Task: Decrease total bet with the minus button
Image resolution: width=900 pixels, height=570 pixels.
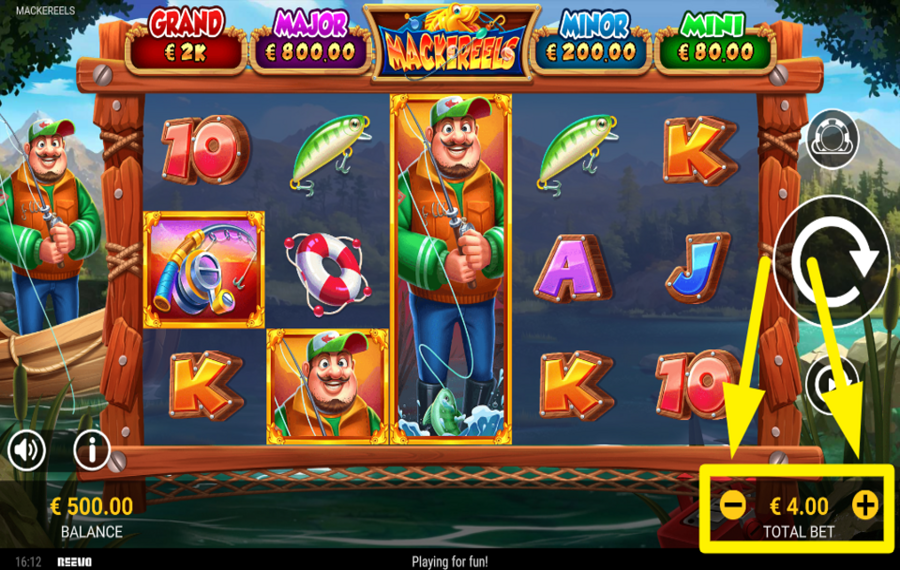Action: coord(732,505)
